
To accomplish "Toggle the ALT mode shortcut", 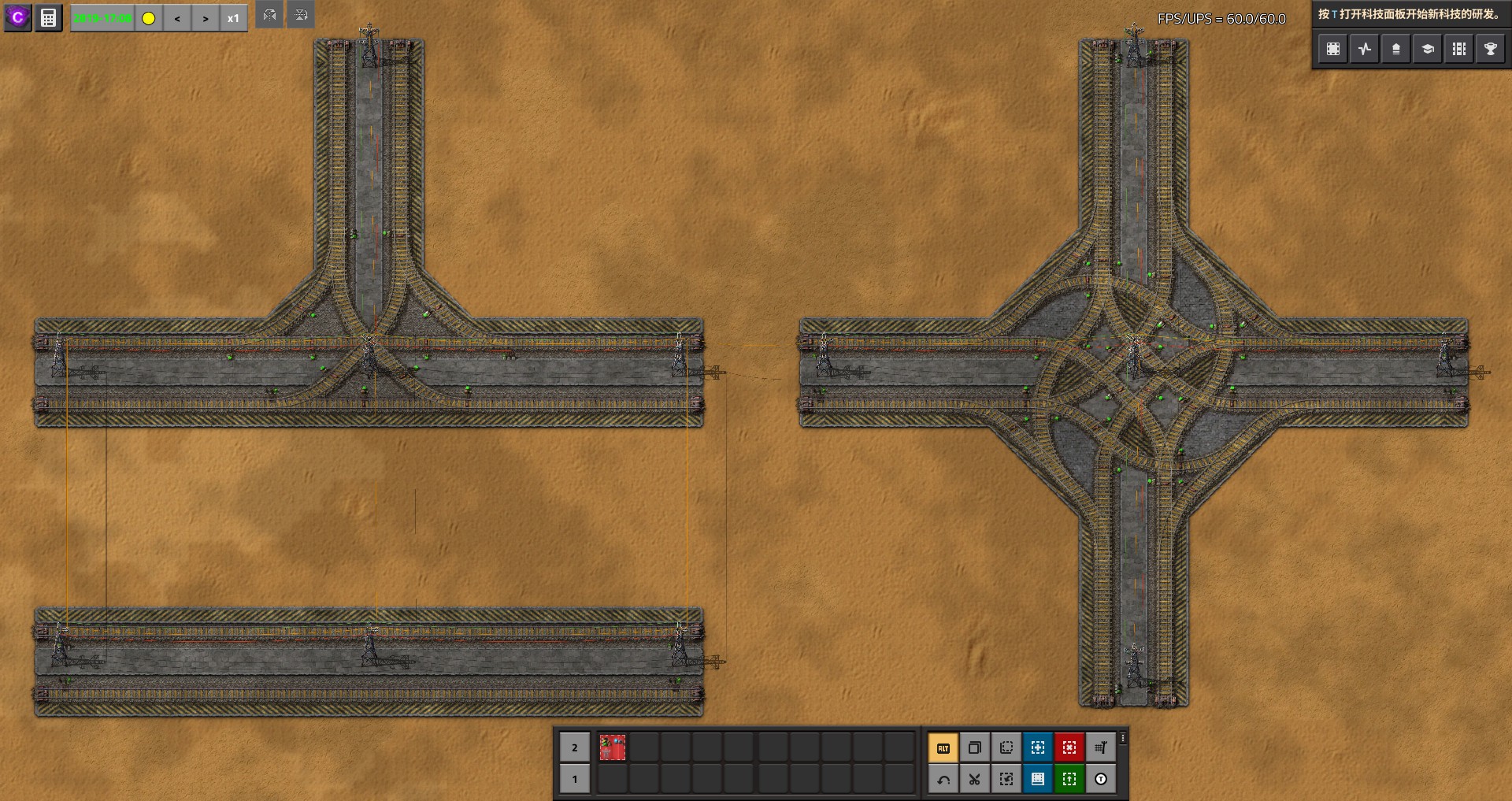I will point(943,747).
